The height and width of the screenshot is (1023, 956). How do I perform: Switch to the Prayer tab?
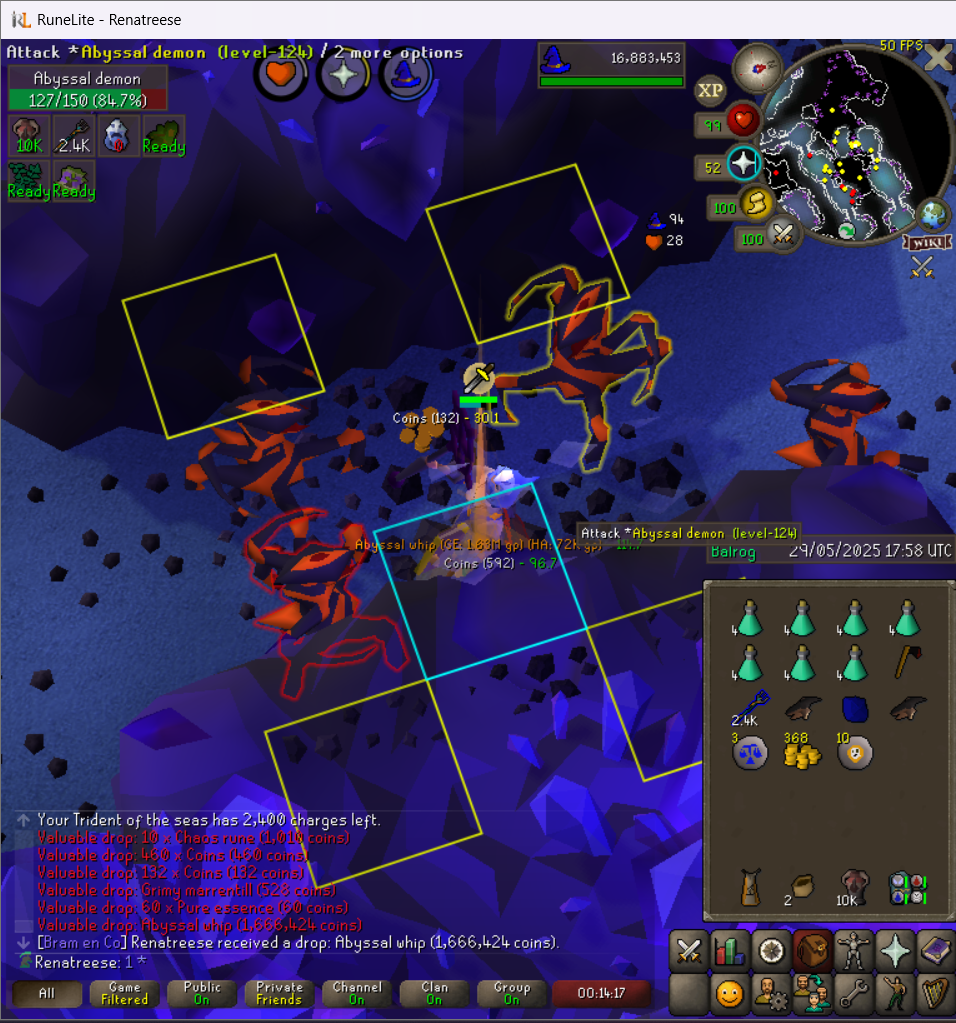point(894,950)
